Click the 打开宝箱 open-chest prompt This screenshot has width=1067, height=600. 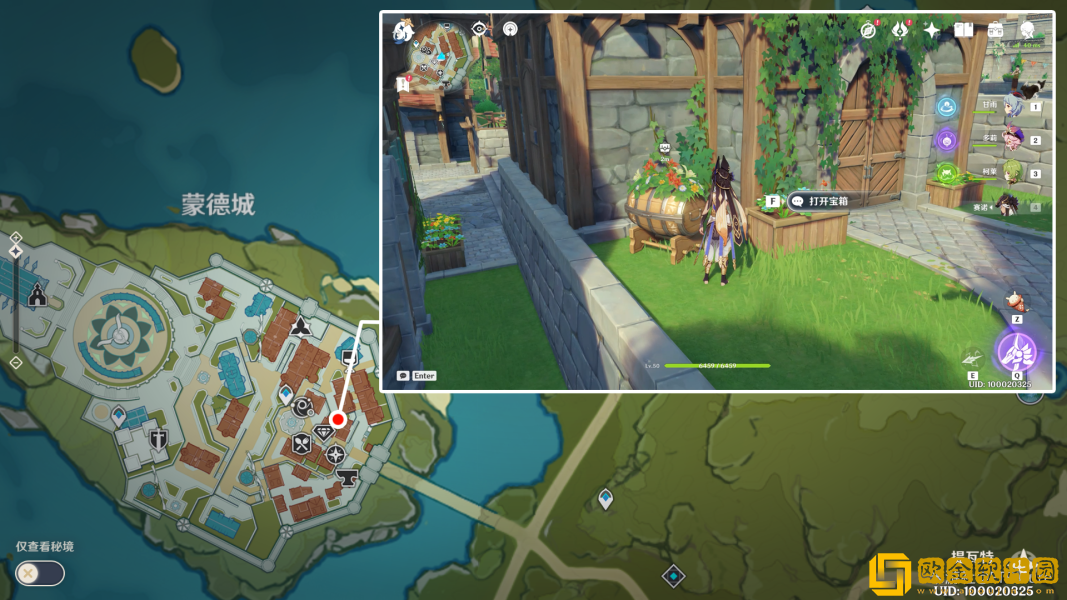828,201
